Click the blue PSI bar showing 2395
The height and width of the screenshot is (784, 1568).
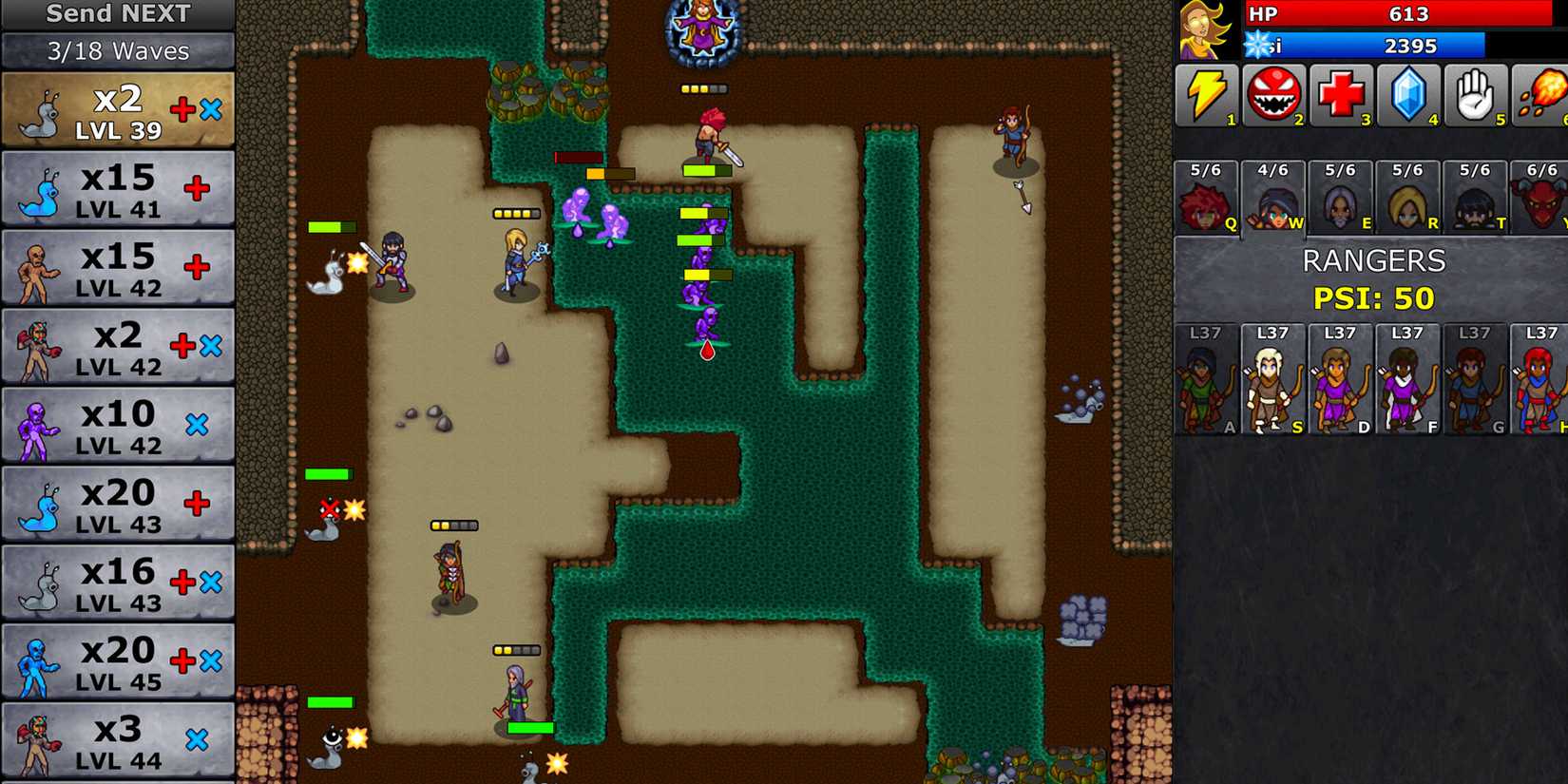pos(1387,46)
